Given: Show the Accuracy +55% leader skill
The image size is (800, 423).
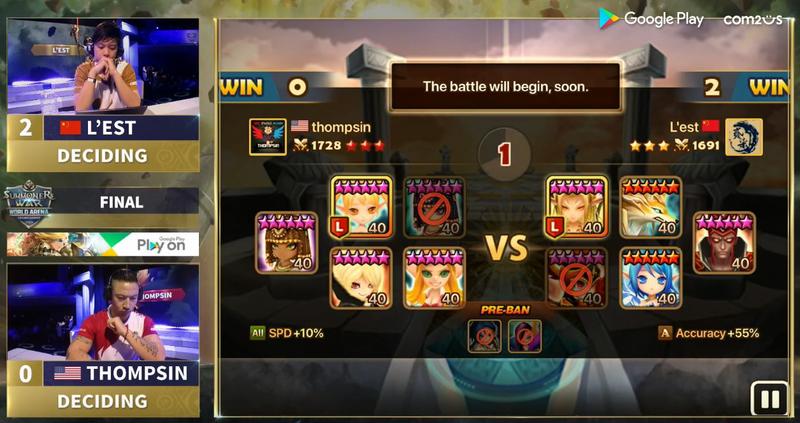Looking at the screenshot, I should tap(708, 333).
